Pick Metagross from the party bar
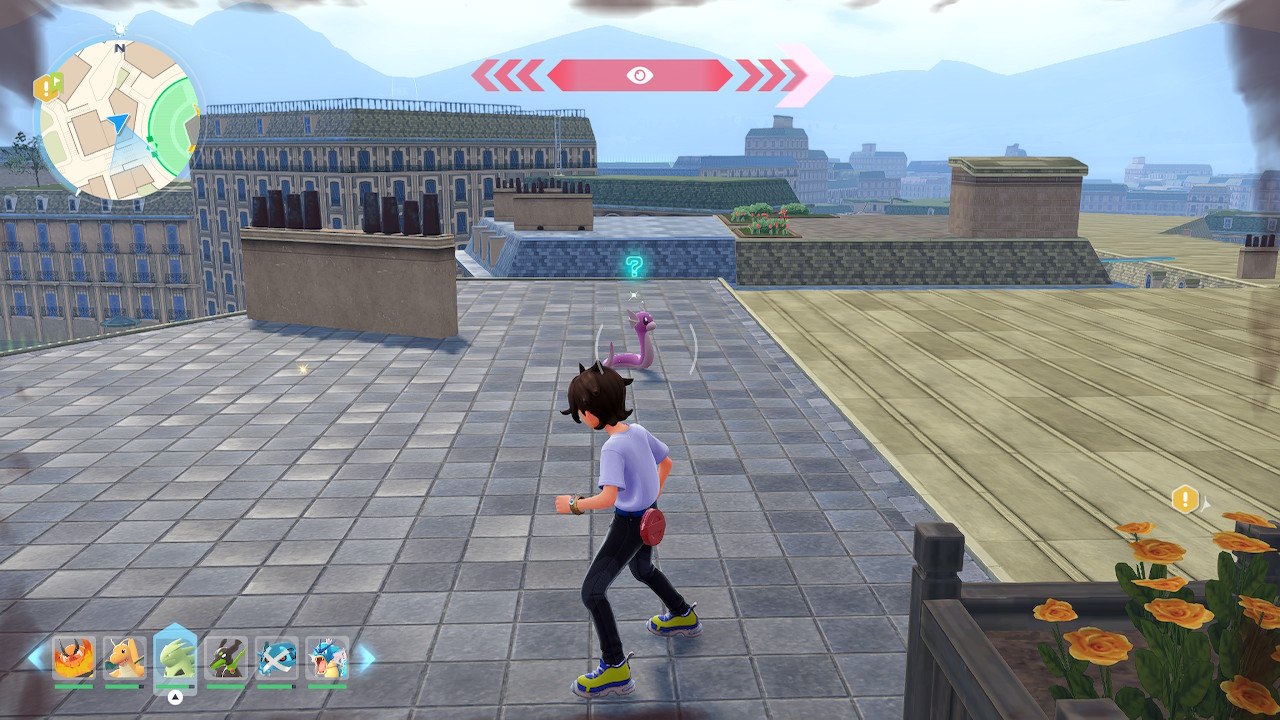This screenshot has height=720, width=1280. (x=276, y=658)
